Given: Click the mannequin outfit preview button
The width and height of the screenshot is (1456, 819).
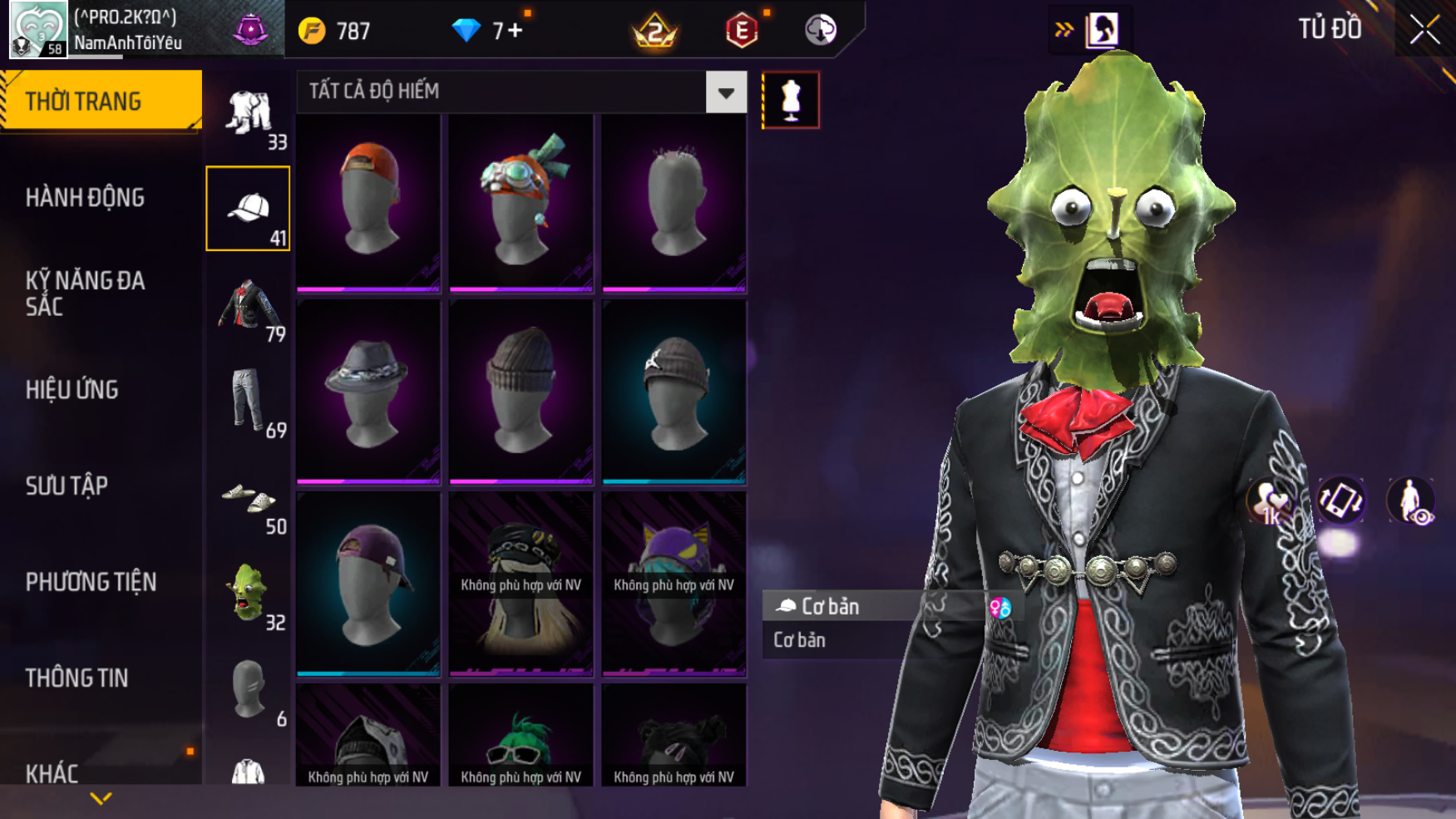Looking at the screenshot, I should (x=791, y=101).
